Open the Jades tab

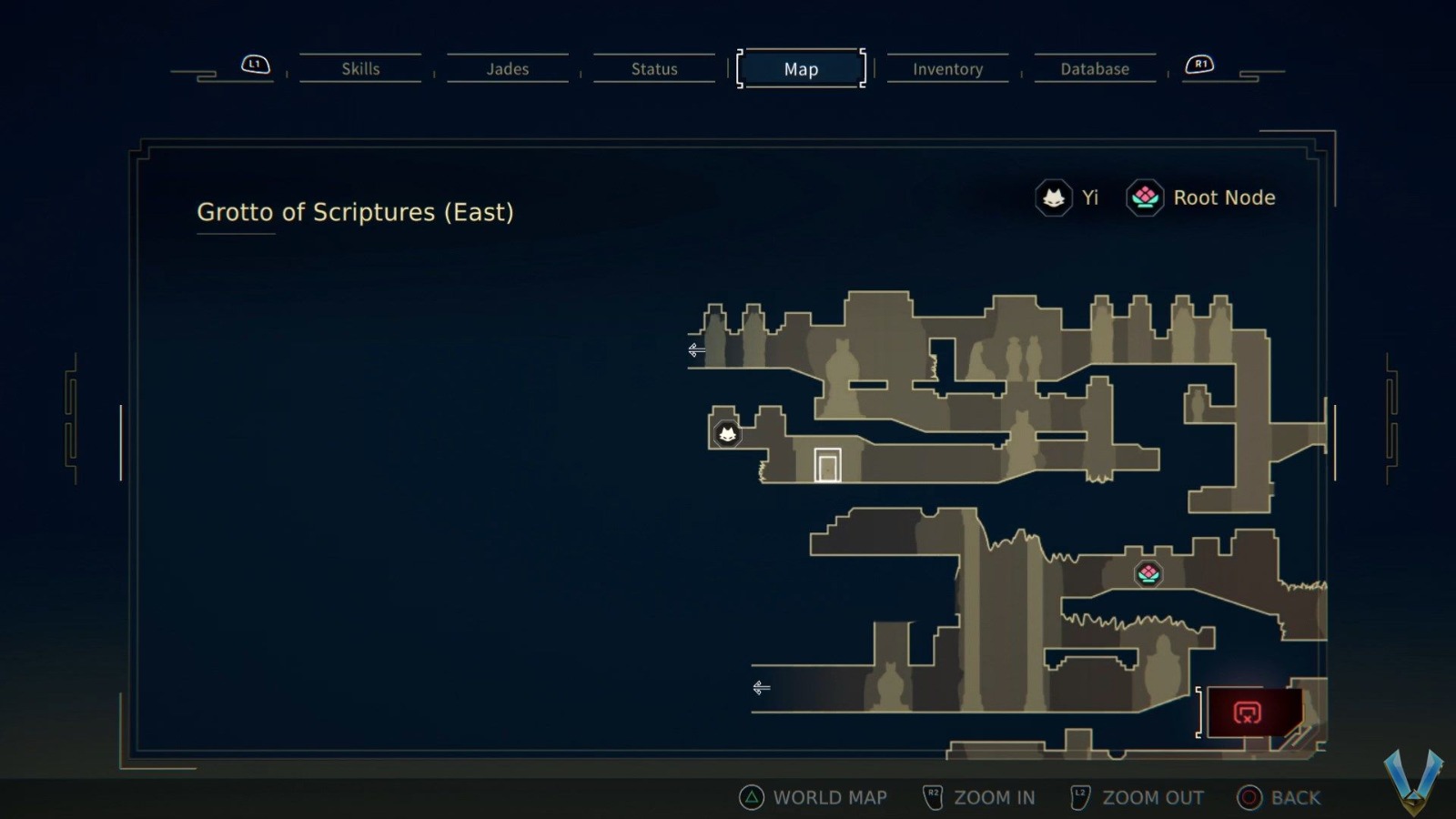pyautogui.click(x=507, y=68)
